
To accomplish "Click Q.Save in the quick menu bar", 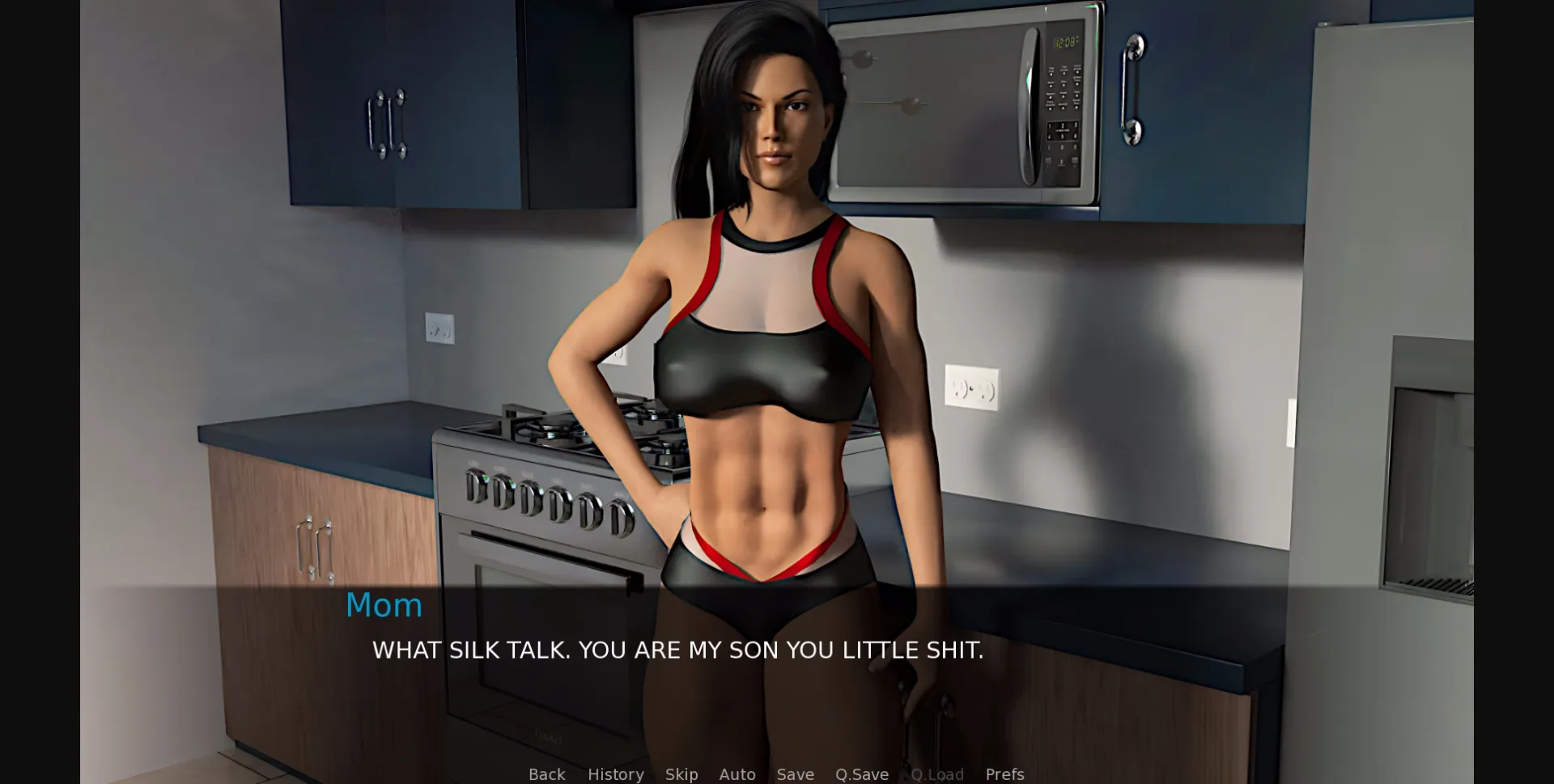I will pyautogui.click(x=861, y=773).
